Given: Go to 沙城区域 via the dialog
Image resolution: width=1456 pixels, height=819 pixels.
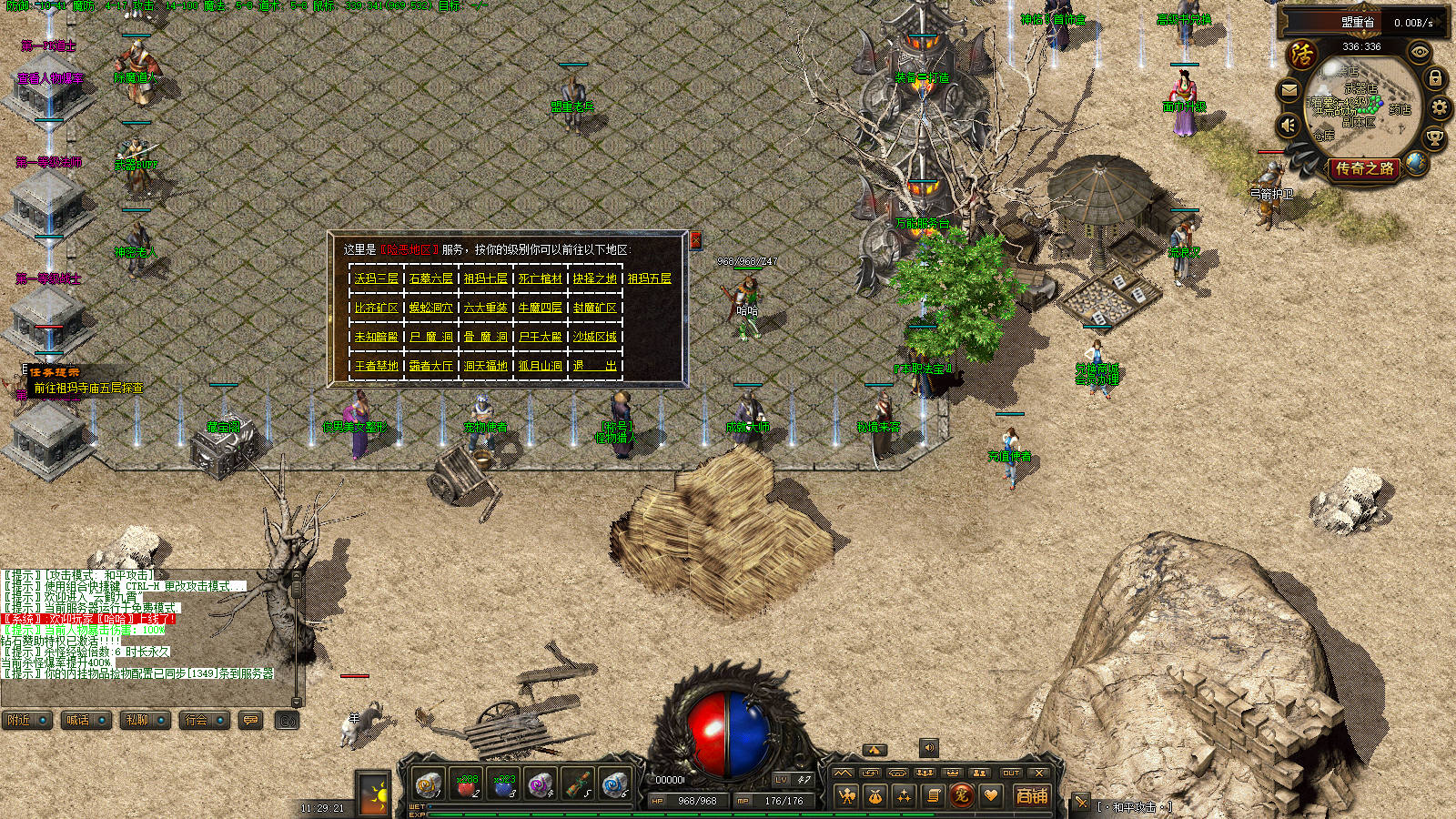Looking at the screenshot, I should [x=594, y=337].
